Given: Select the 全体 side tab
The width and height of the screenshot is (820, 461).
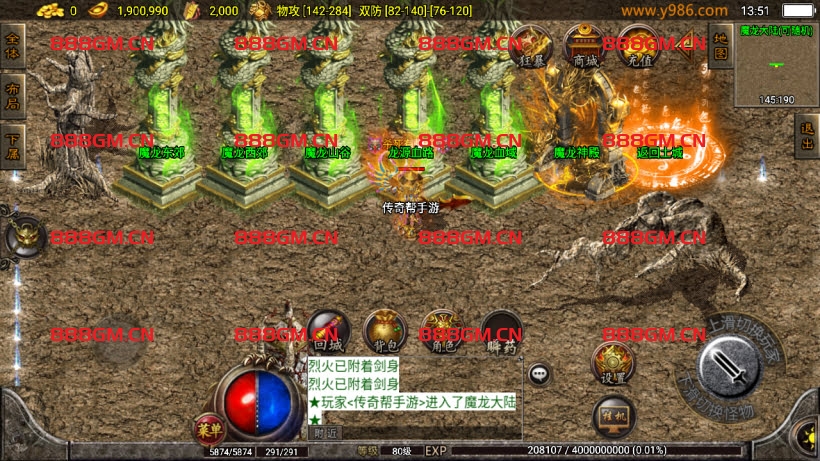Looking at the screenshot, I should (x=13, y=47).
